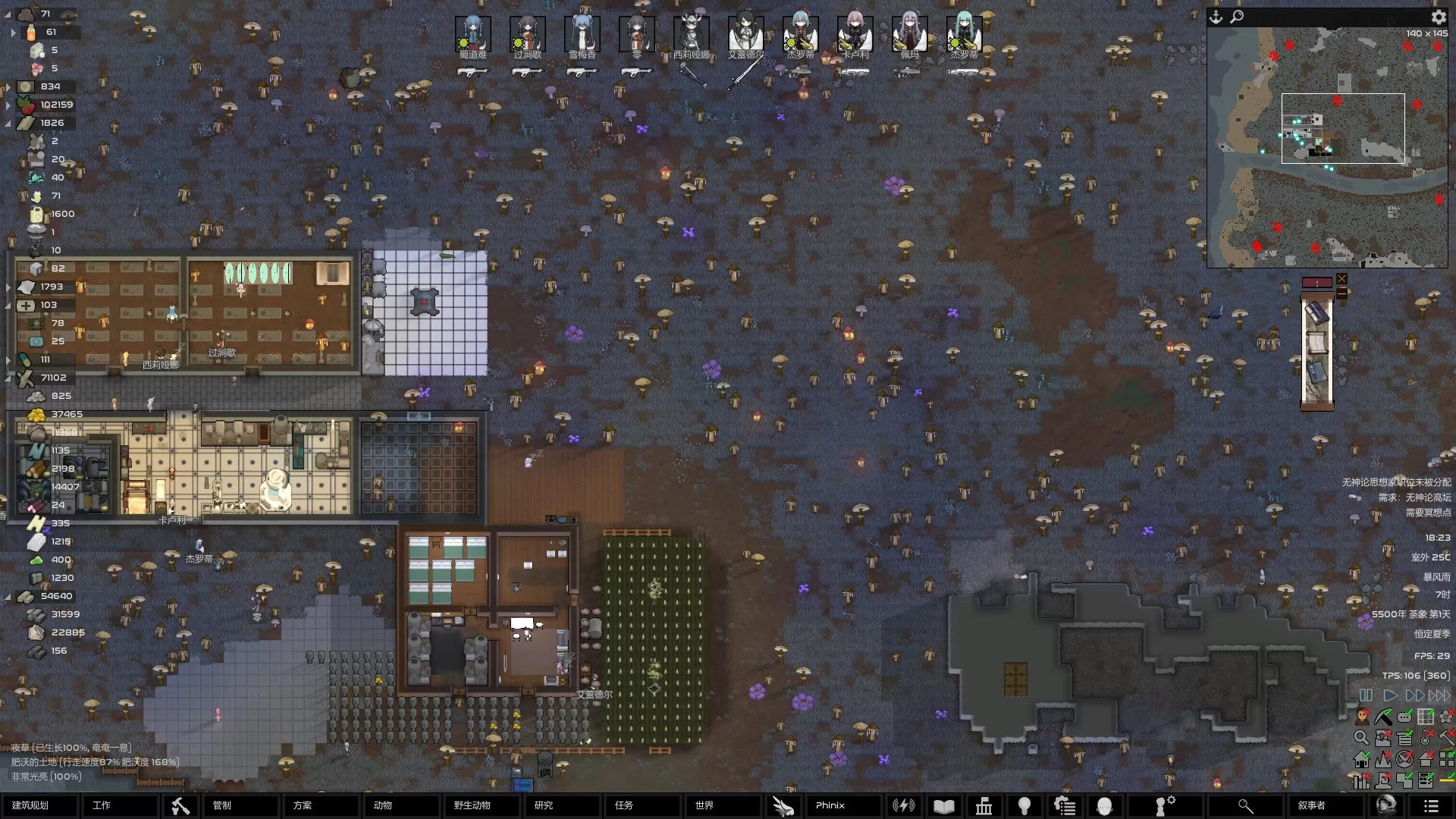Select colonist 佩玛 portrait
This screenshot has width=1456, height=819.
click(909, 35)
